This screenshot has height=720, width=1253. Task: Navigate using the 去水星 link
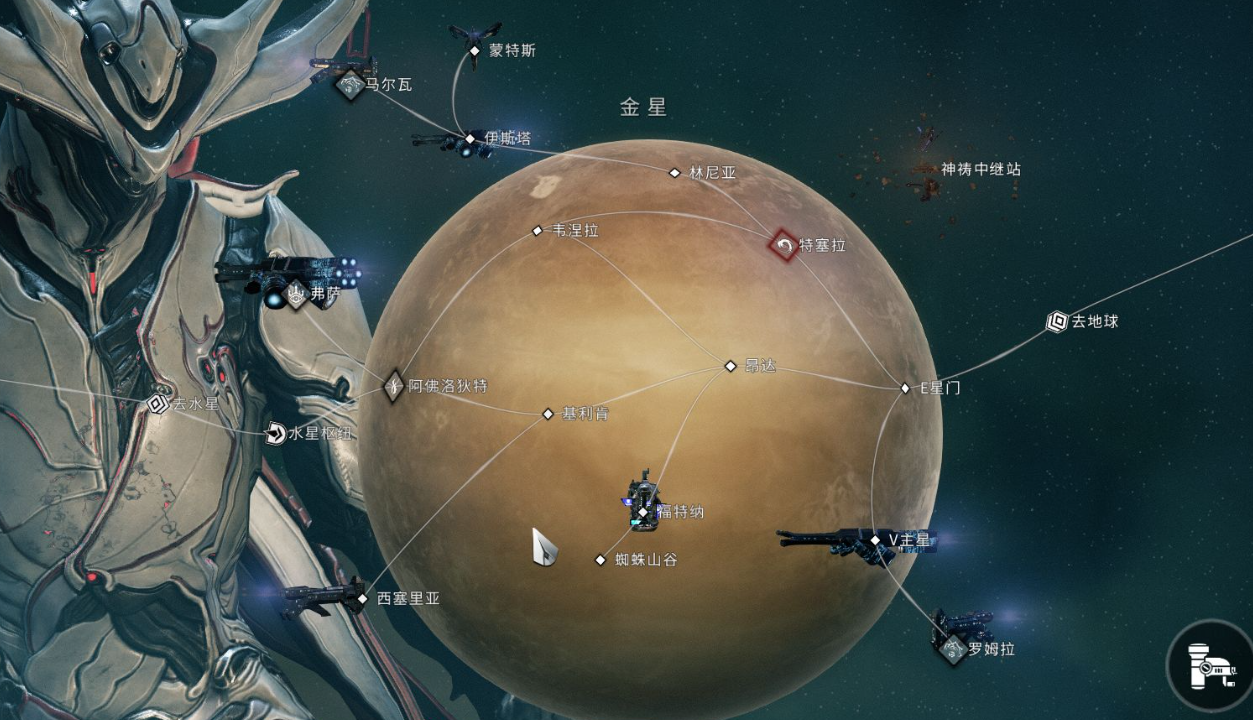(x=156, y=404)
